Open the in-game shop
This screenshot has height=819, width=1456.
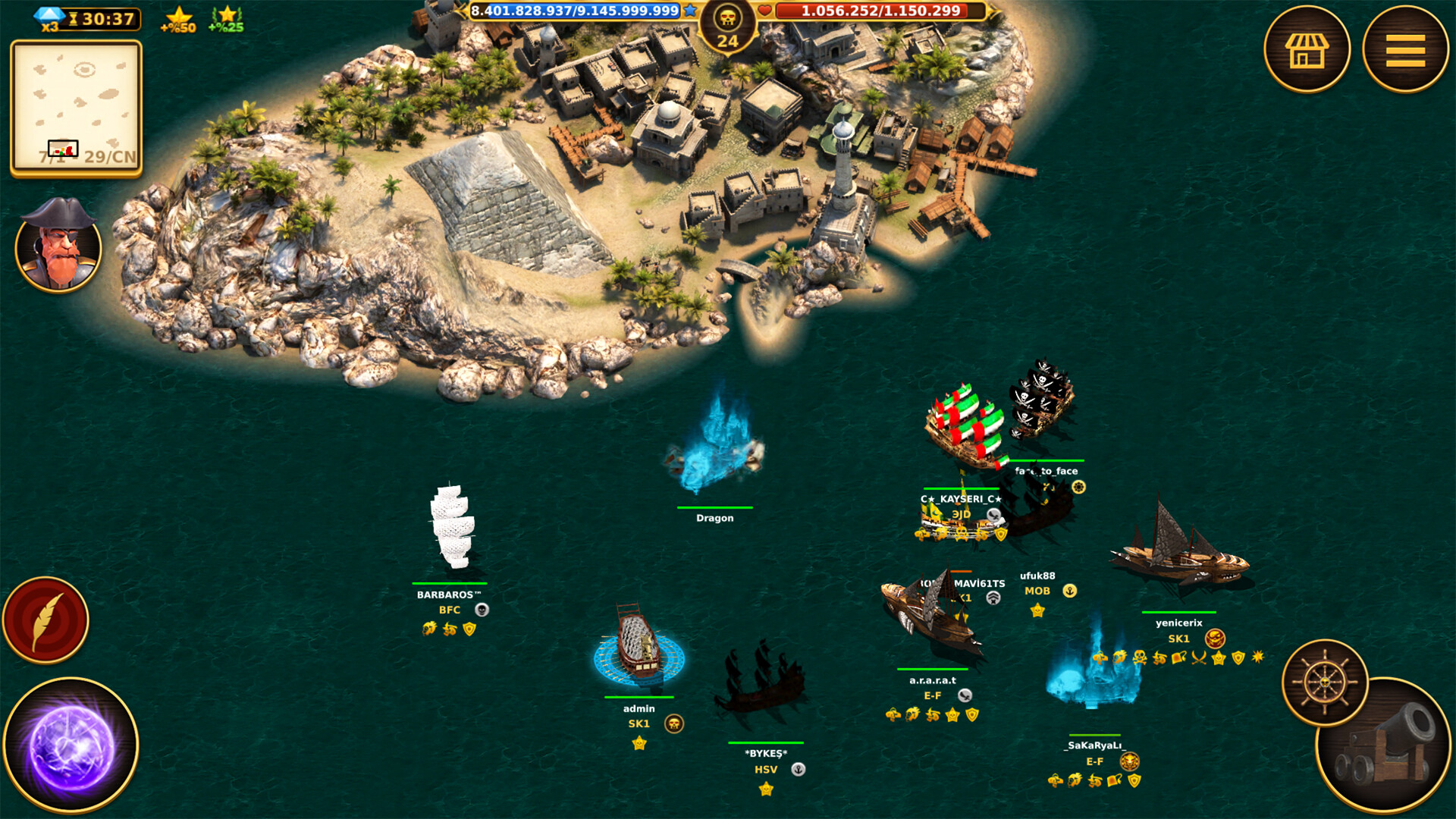(x=1309, y=49)
